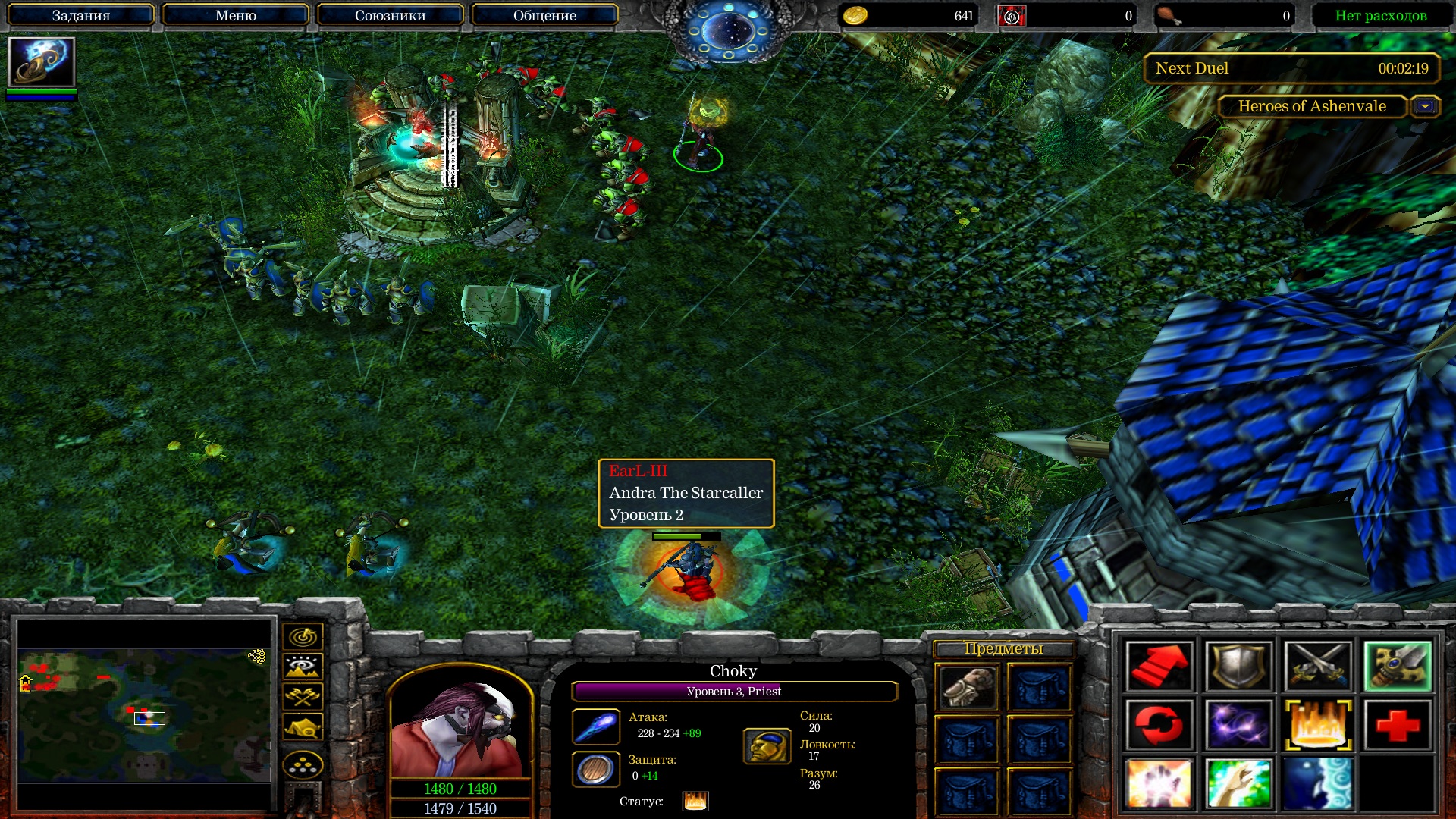Toggle ally color mode crossed-axes button
This screenshot has height=819, width=1456.
tap(303, 696)
